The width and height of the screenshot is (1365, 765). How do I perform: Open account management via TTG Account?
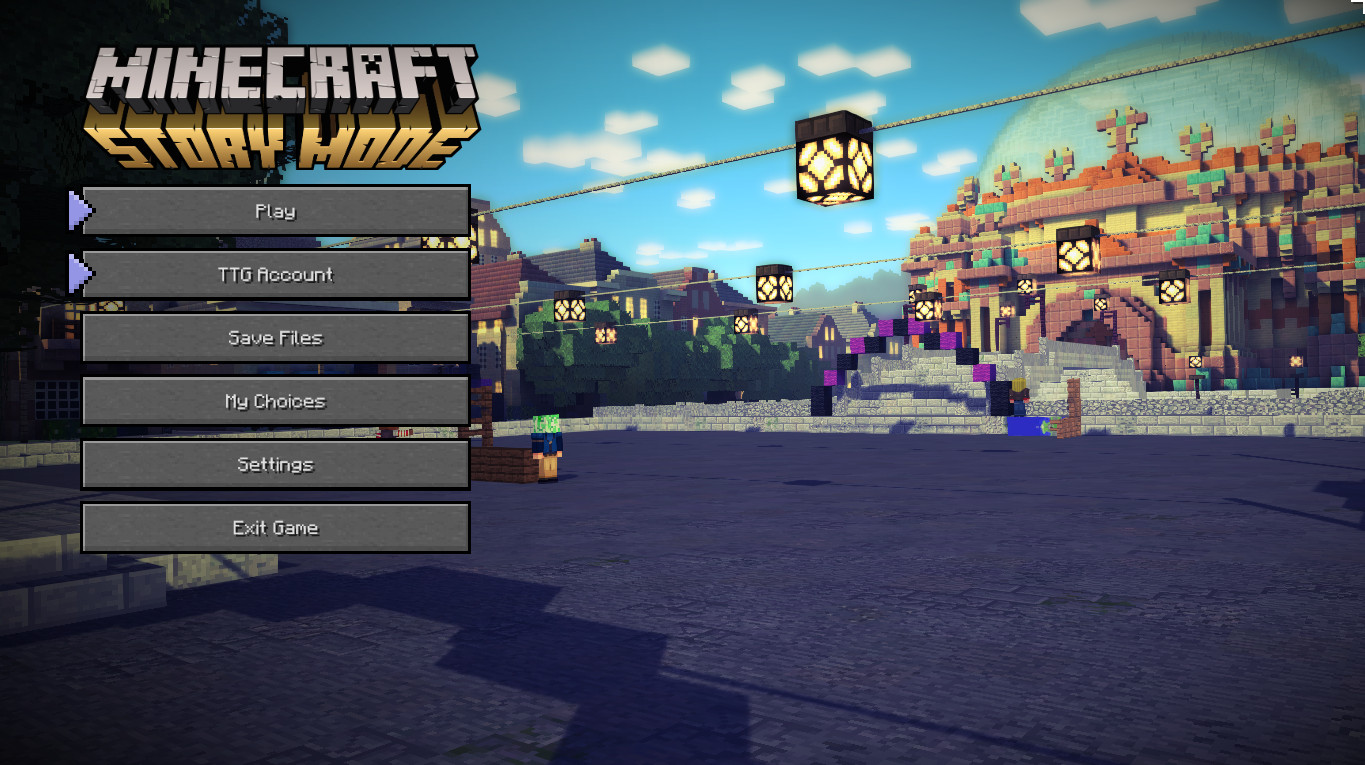click(275, 274)
